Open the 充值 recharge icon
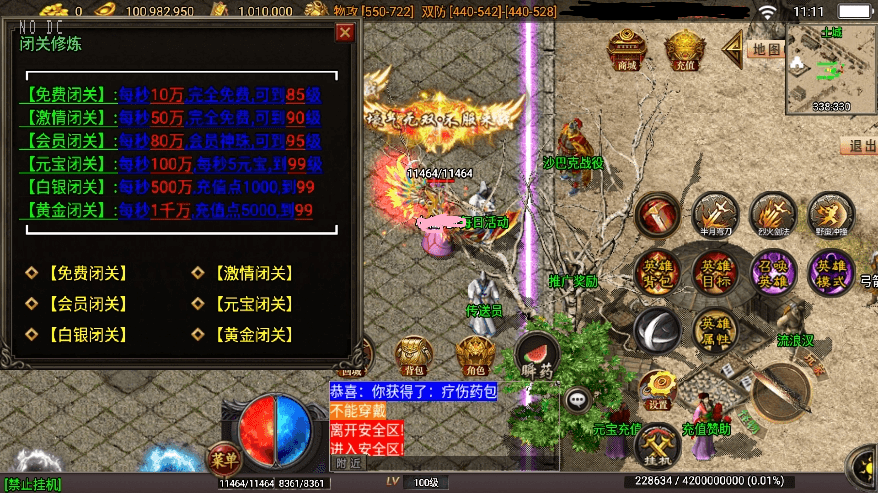This screenshot has height=493, width=878. [x=685, y=49]
